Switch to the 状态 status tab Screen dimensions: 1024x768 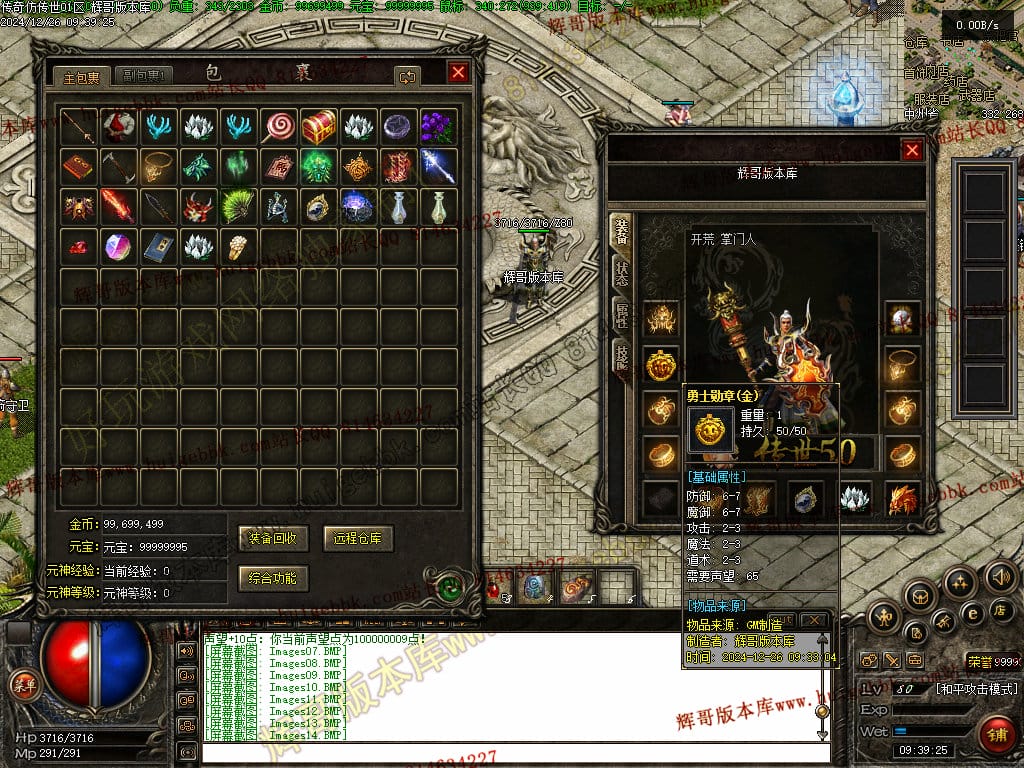coord(621,271)
